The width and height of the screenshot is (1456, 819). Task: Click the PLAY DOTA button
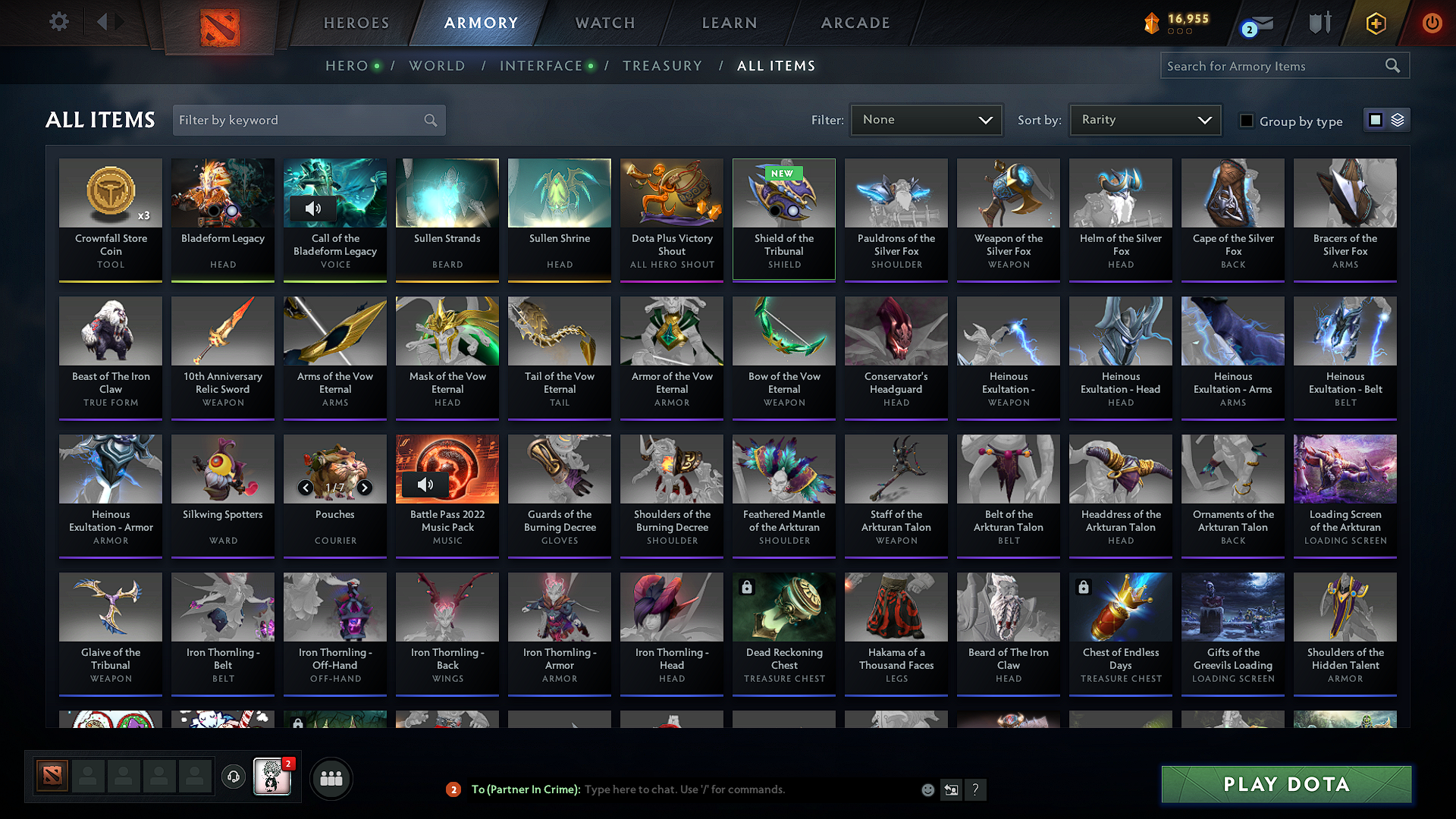(x=1285, y=785)
